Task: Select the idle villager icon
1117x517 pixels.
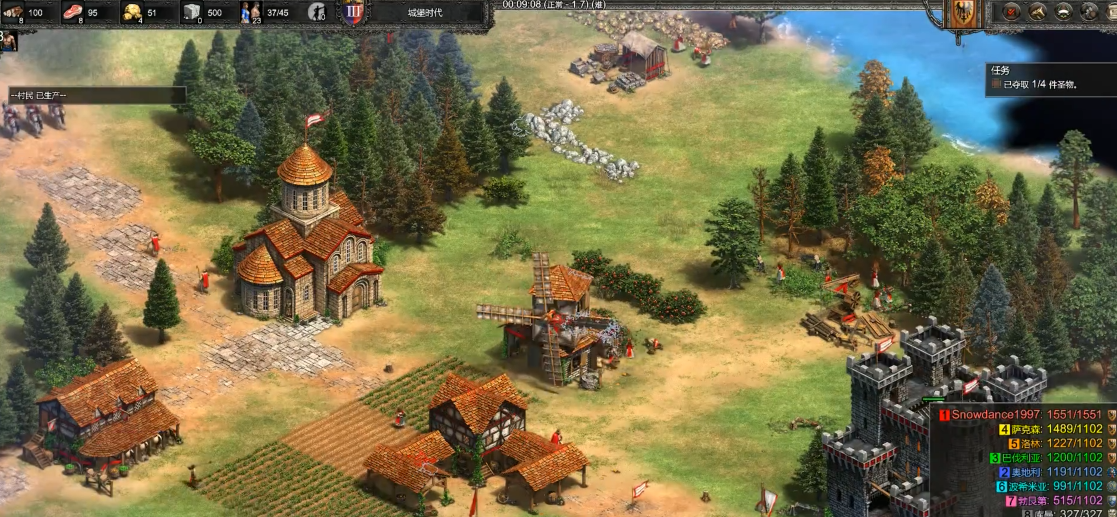Action: (317, 13)
